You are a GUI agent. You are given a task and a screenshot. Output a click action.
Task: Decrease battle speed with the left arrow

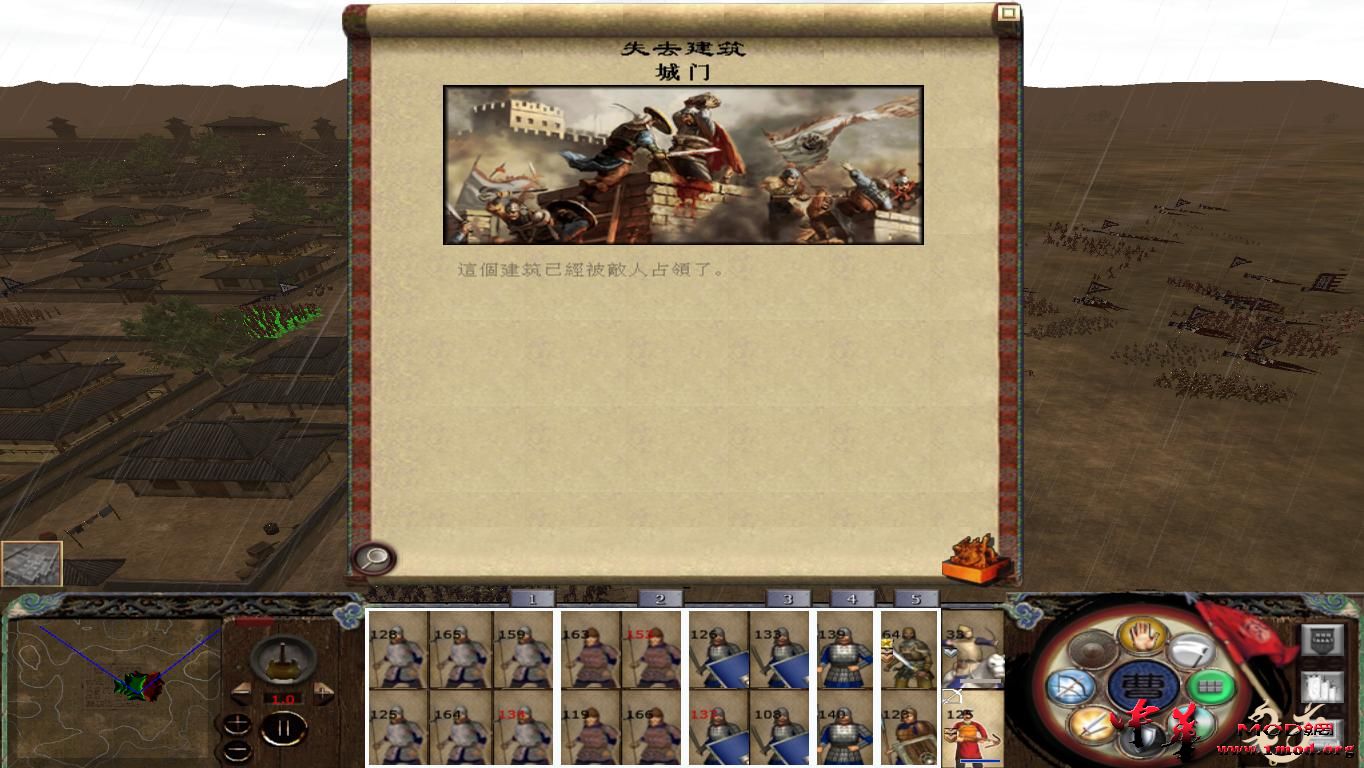[x=243, y=694]
